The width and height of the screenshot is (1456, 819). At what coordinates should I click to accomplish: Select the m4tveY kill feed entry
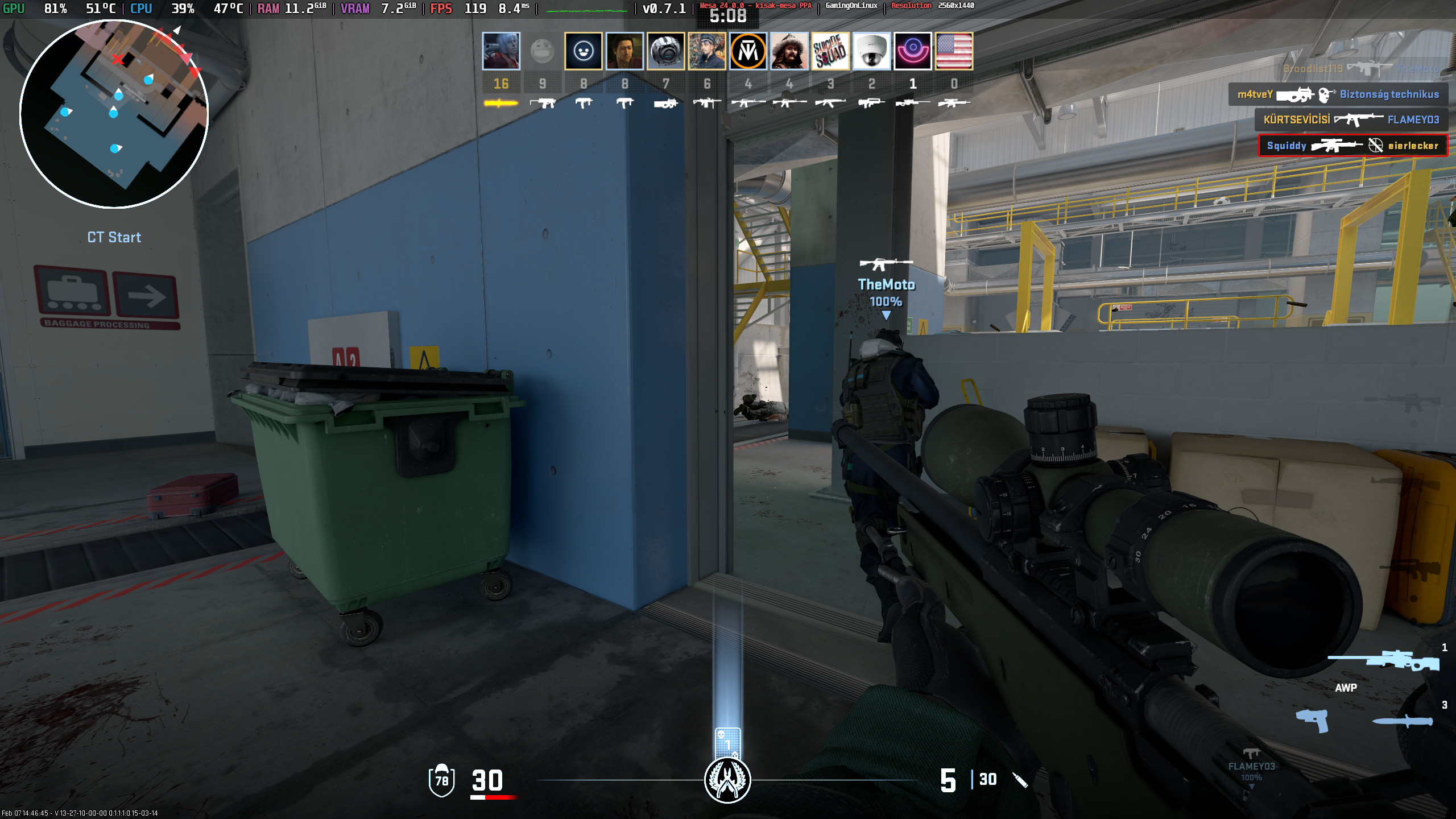point(1338,94)
